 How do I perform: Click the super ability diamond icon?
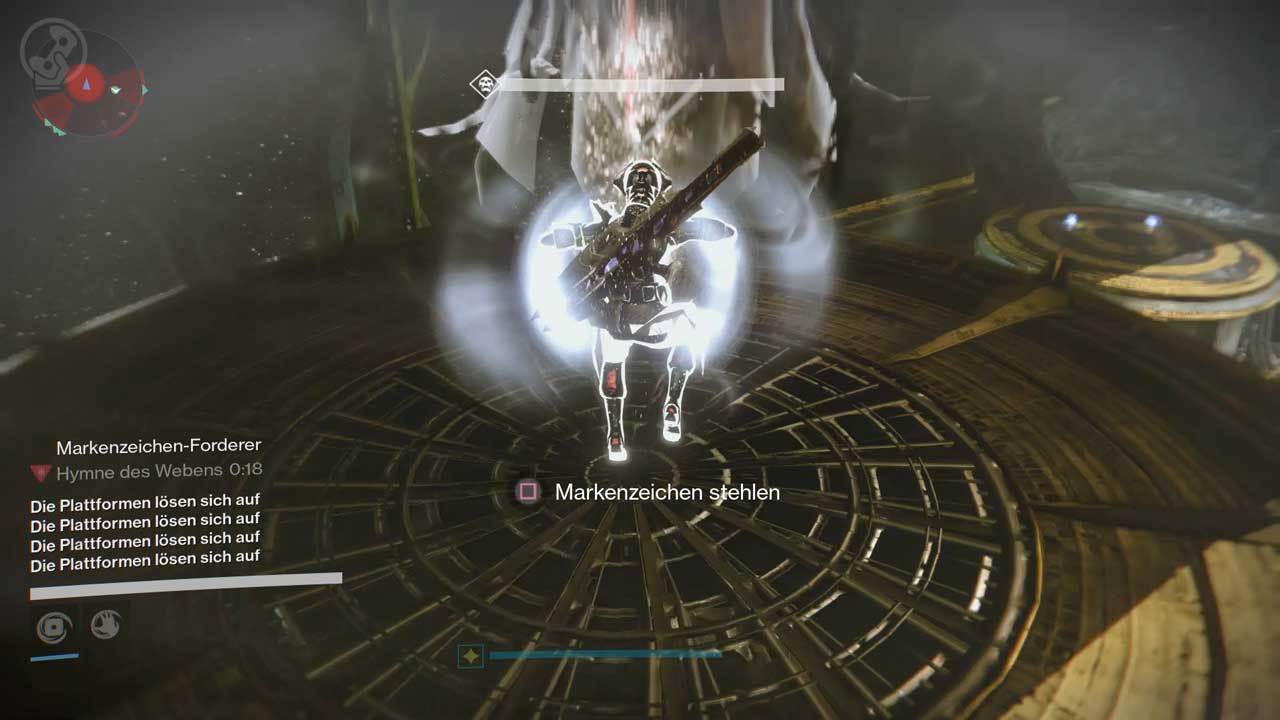(x=471, y=656)
